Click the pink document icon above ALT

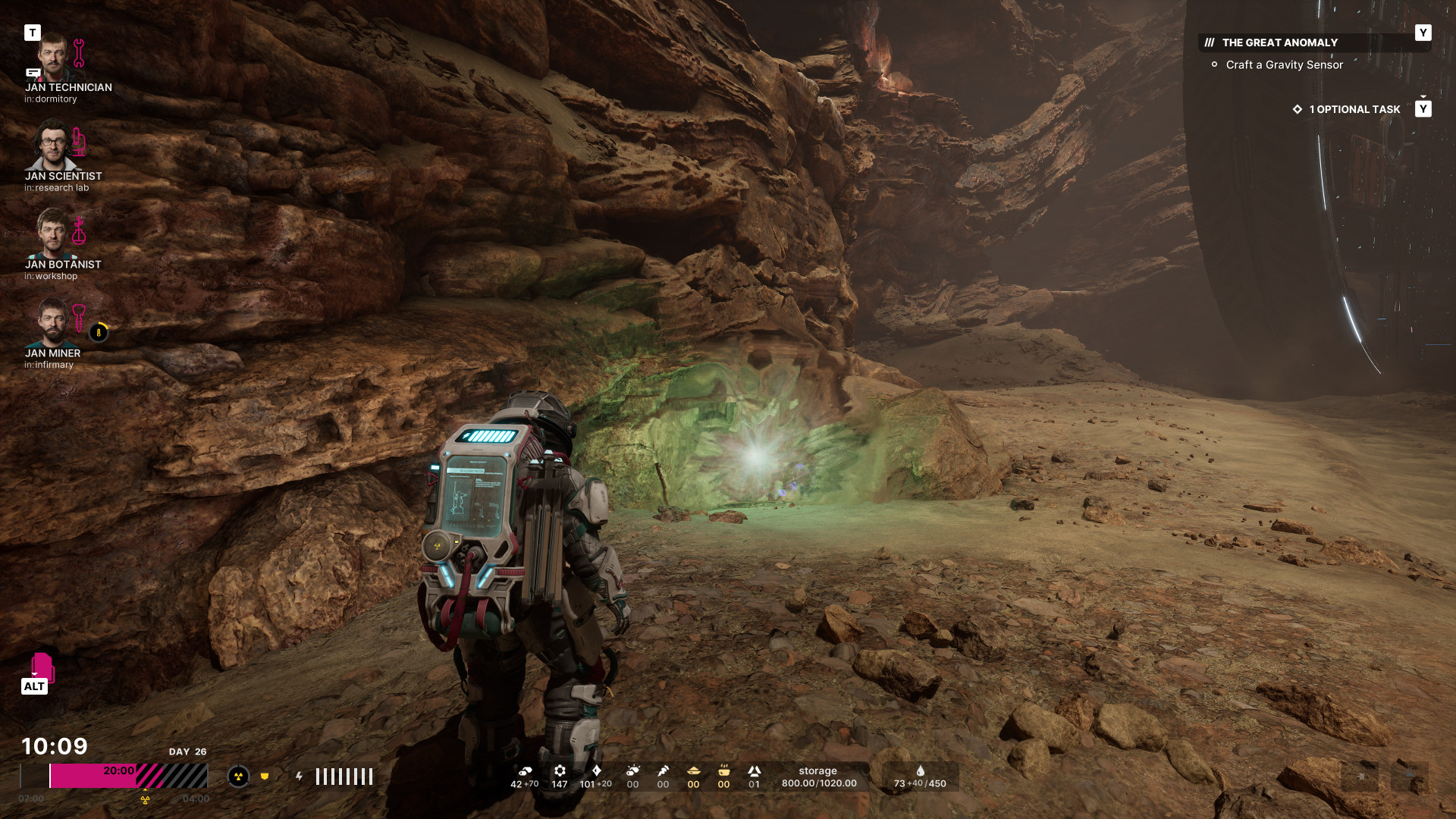(42, 667)
